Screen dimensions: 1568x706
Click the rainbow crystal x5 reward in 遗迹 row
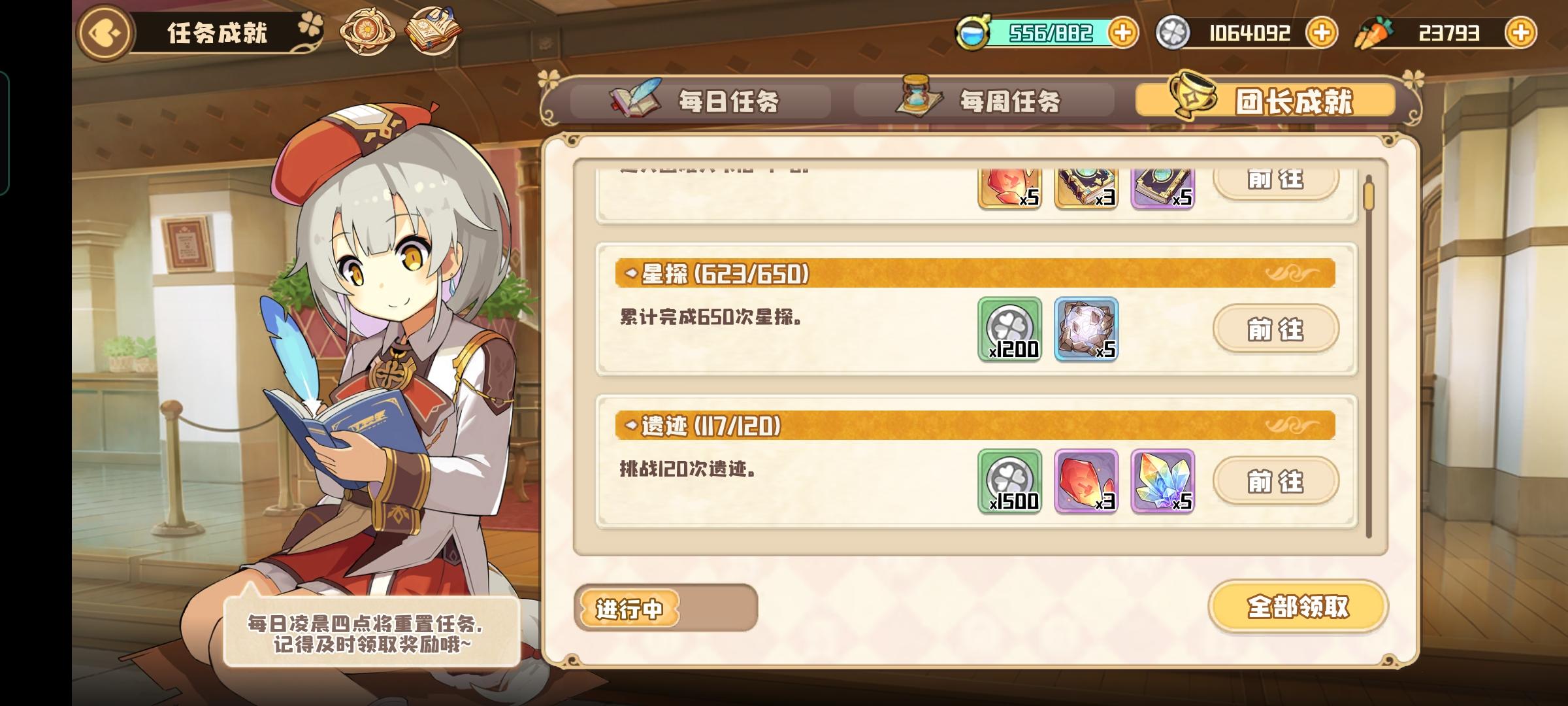(x=1162, y=482)
